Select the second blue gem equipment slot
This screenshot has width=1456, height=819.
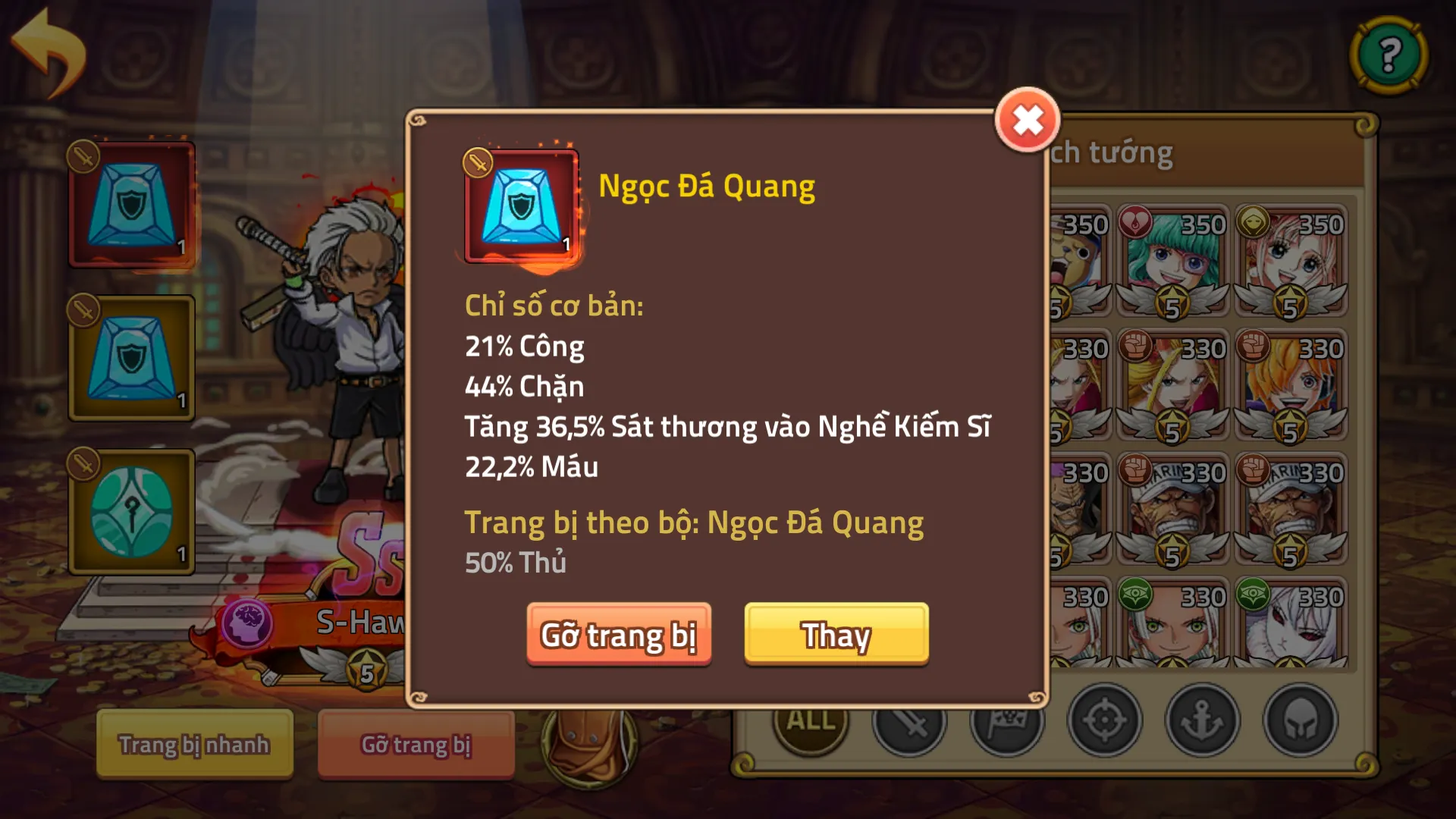pos(130,356)
